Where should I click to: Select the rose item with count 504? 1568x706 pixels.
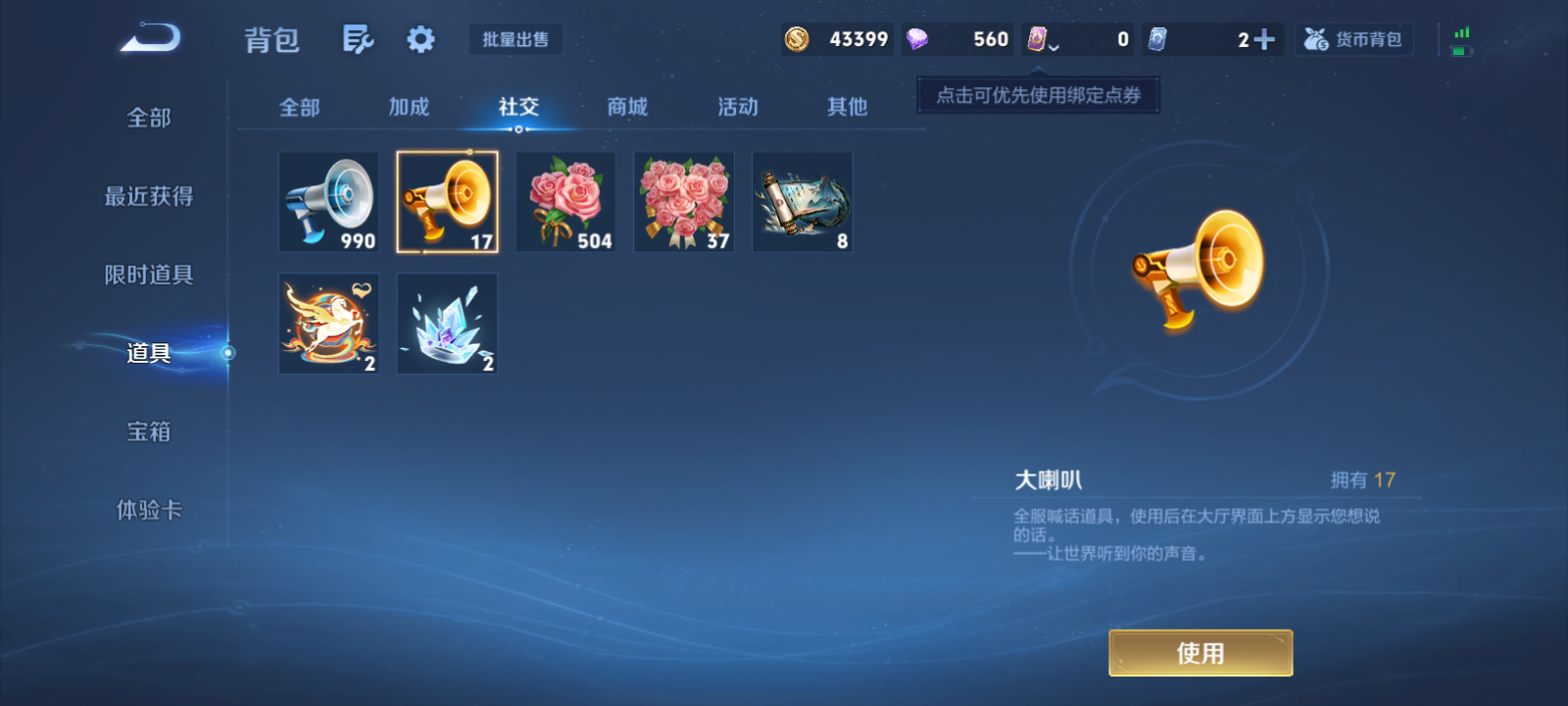tap(564, 201)
